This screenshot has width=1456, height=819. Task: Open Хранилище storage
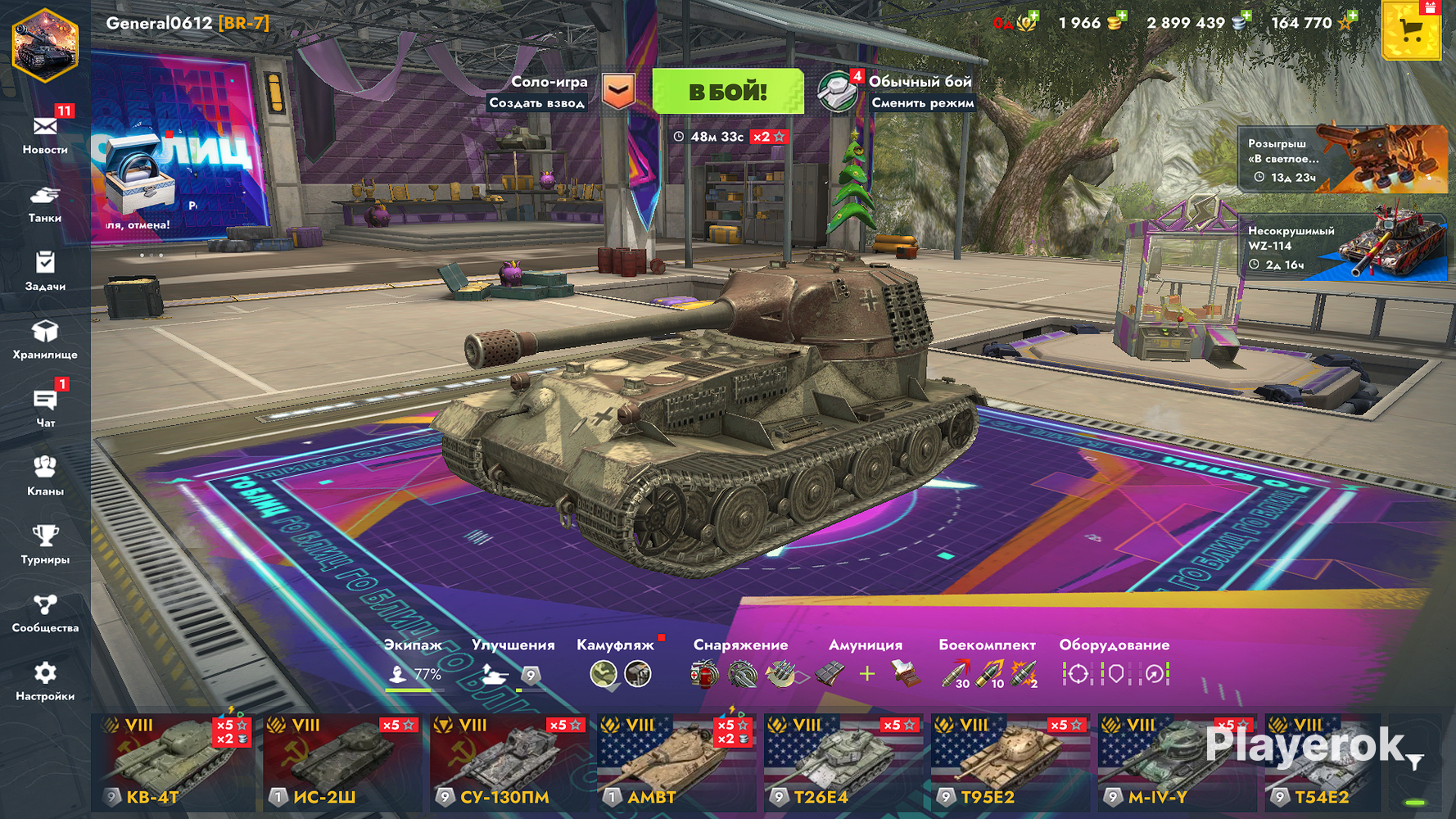[45, 339]
